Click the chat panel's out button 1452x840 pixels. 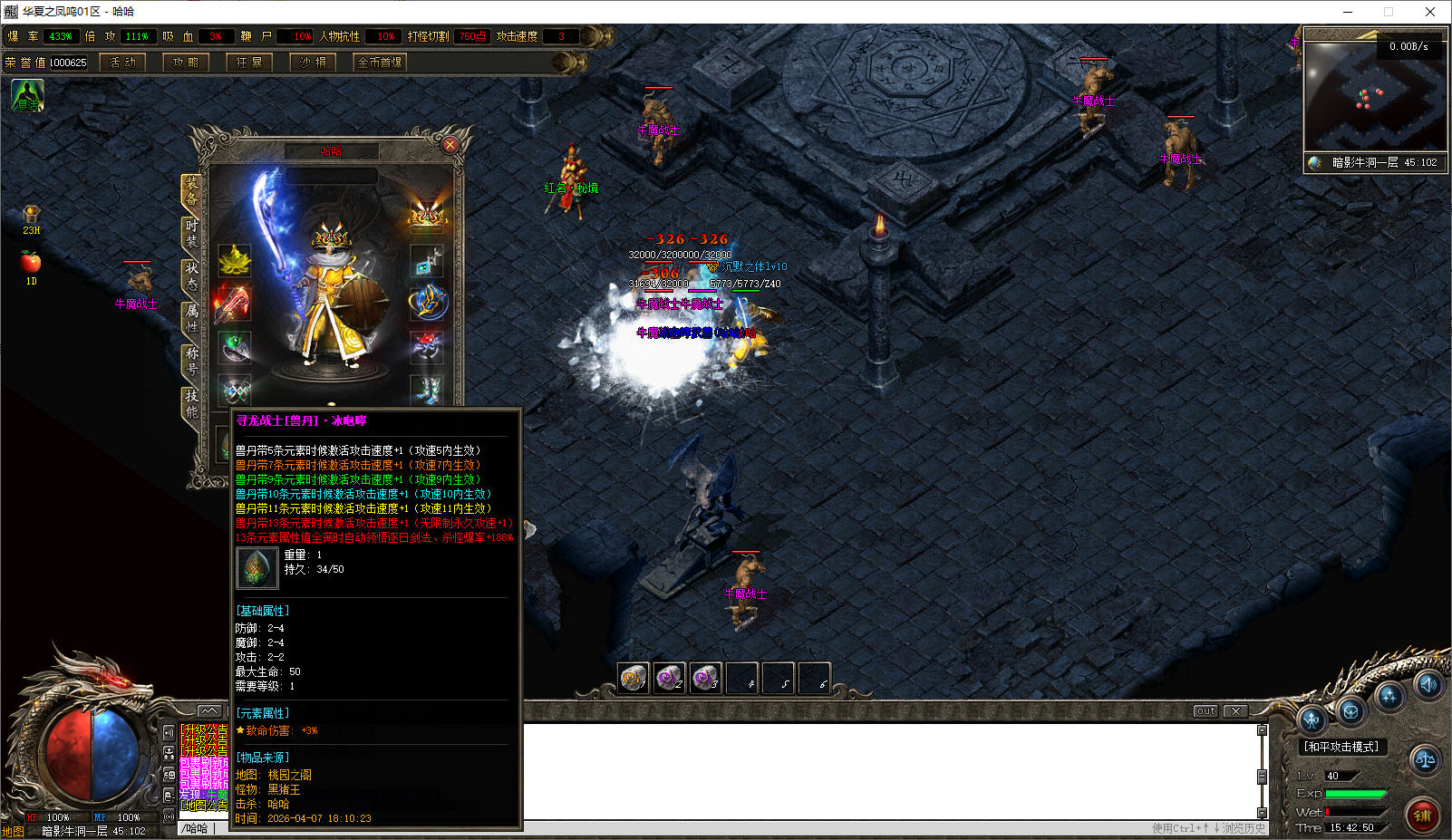[1205, 711]
